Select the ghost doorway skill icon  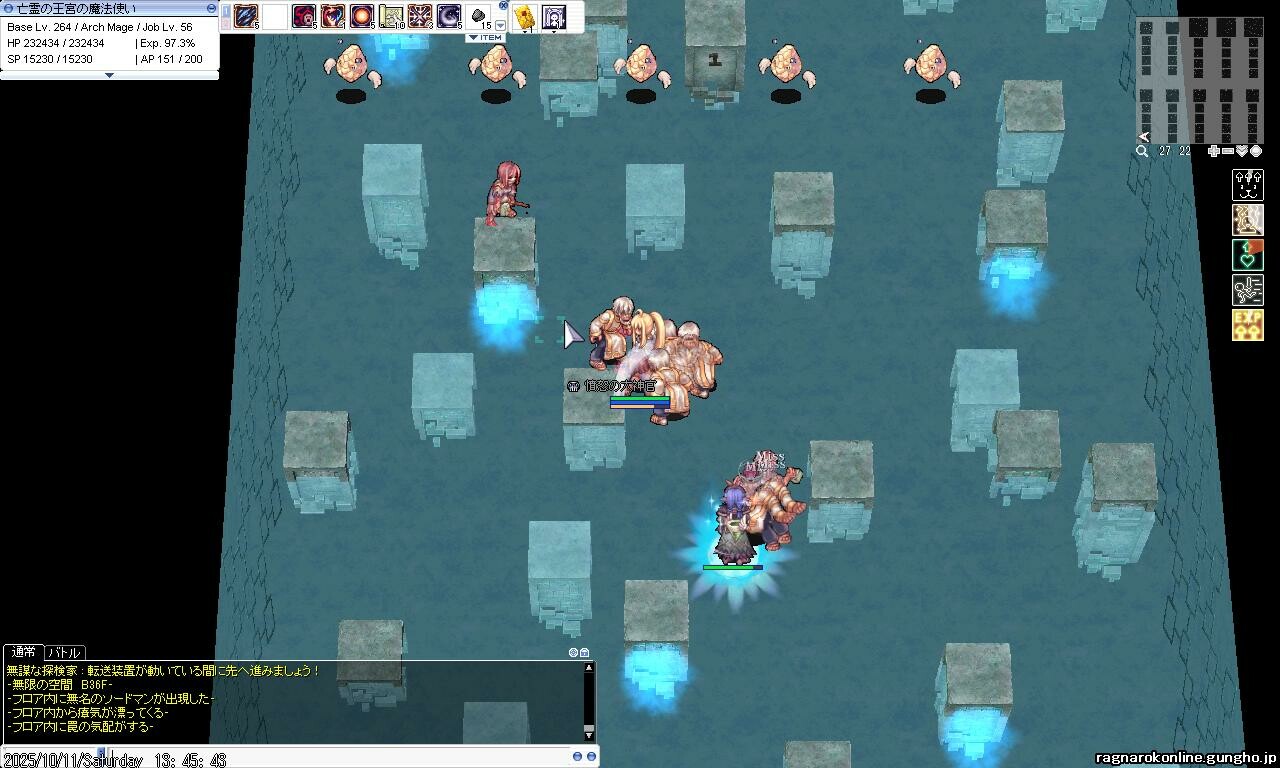coord(553,16)
